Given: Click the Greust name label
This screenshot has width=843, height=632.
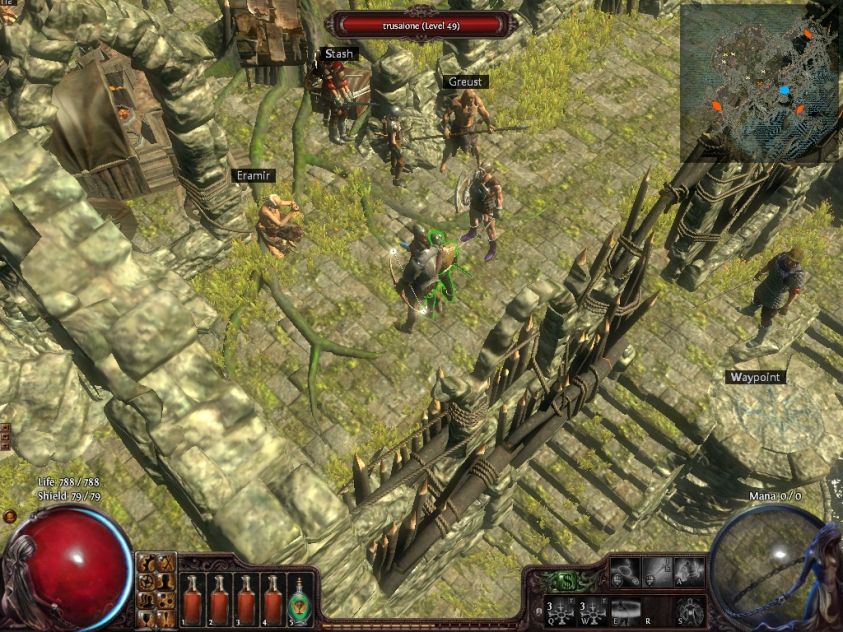Looking at the screenshot, I should click(463, 82).
